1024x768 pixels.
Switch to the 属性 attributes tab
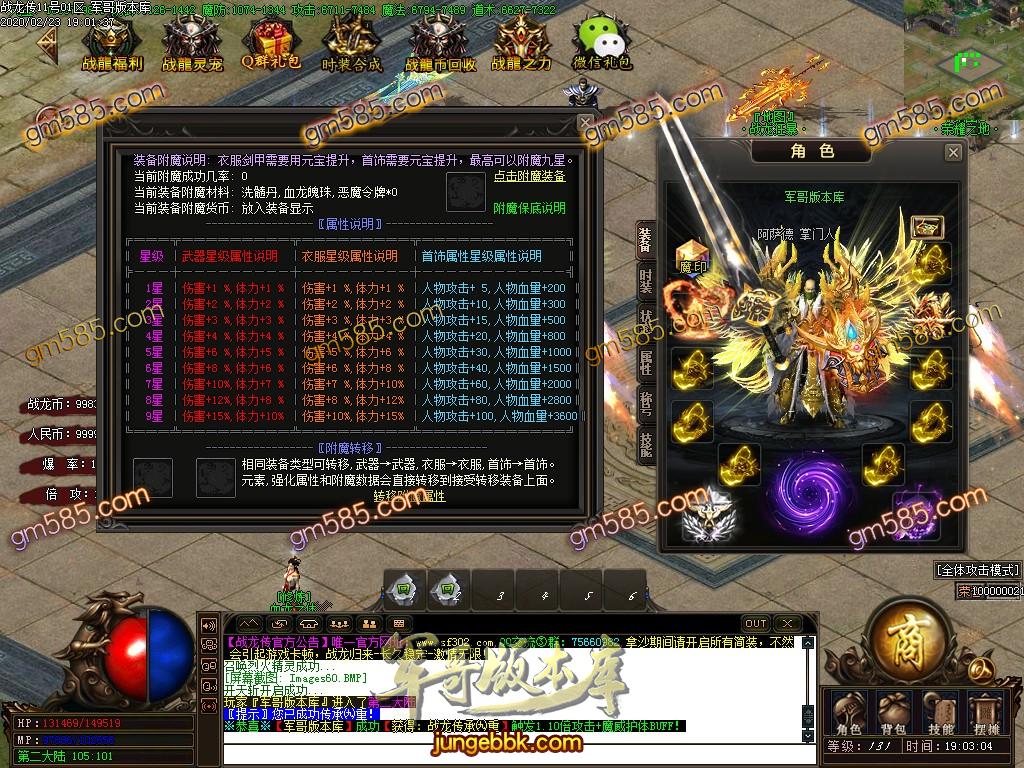(646, 362)
